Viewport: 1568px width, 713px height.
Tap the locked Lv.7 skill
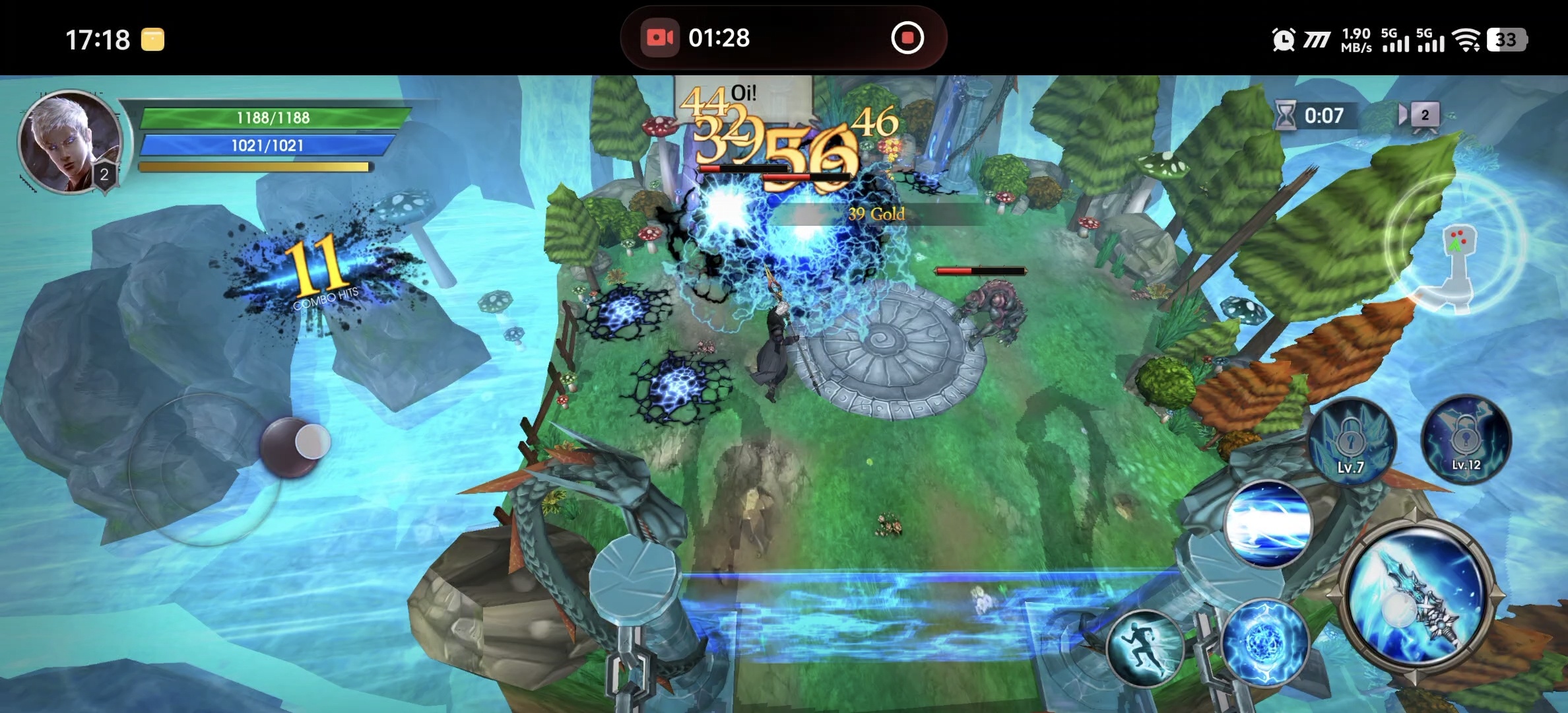pos(1352,440)
